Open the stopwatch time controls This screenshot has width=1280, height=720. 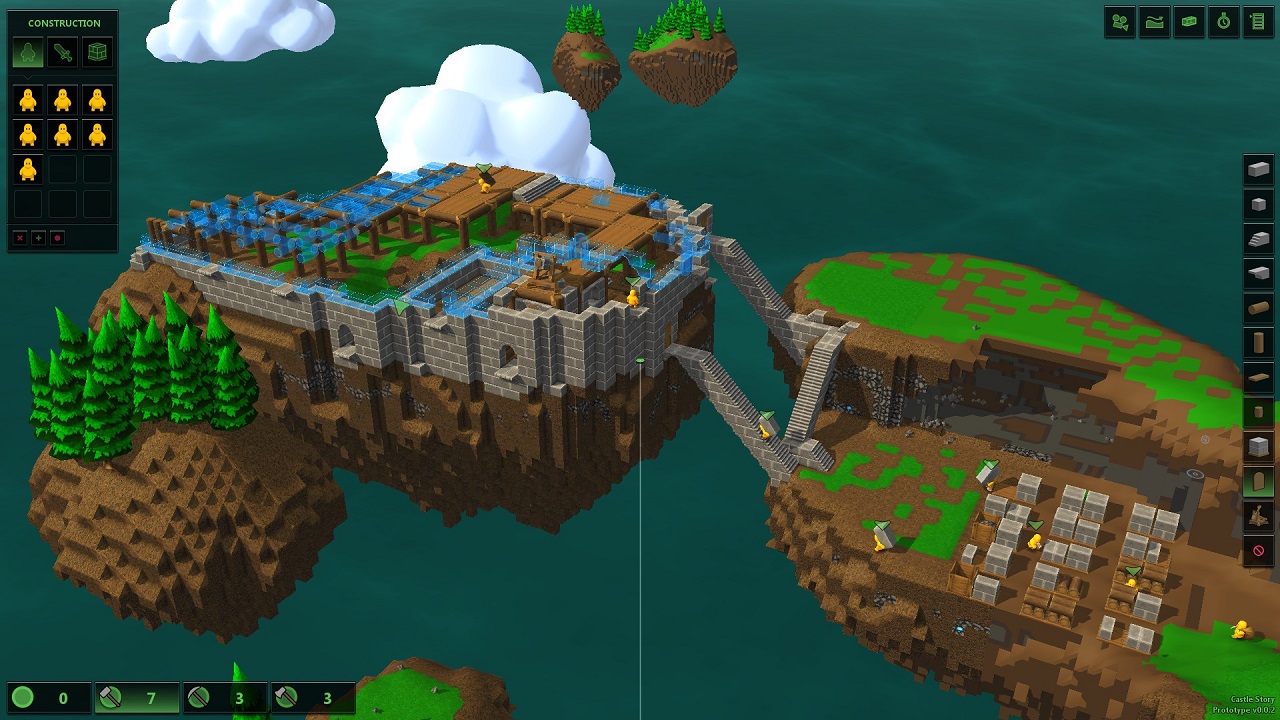tap(1223, 22)
